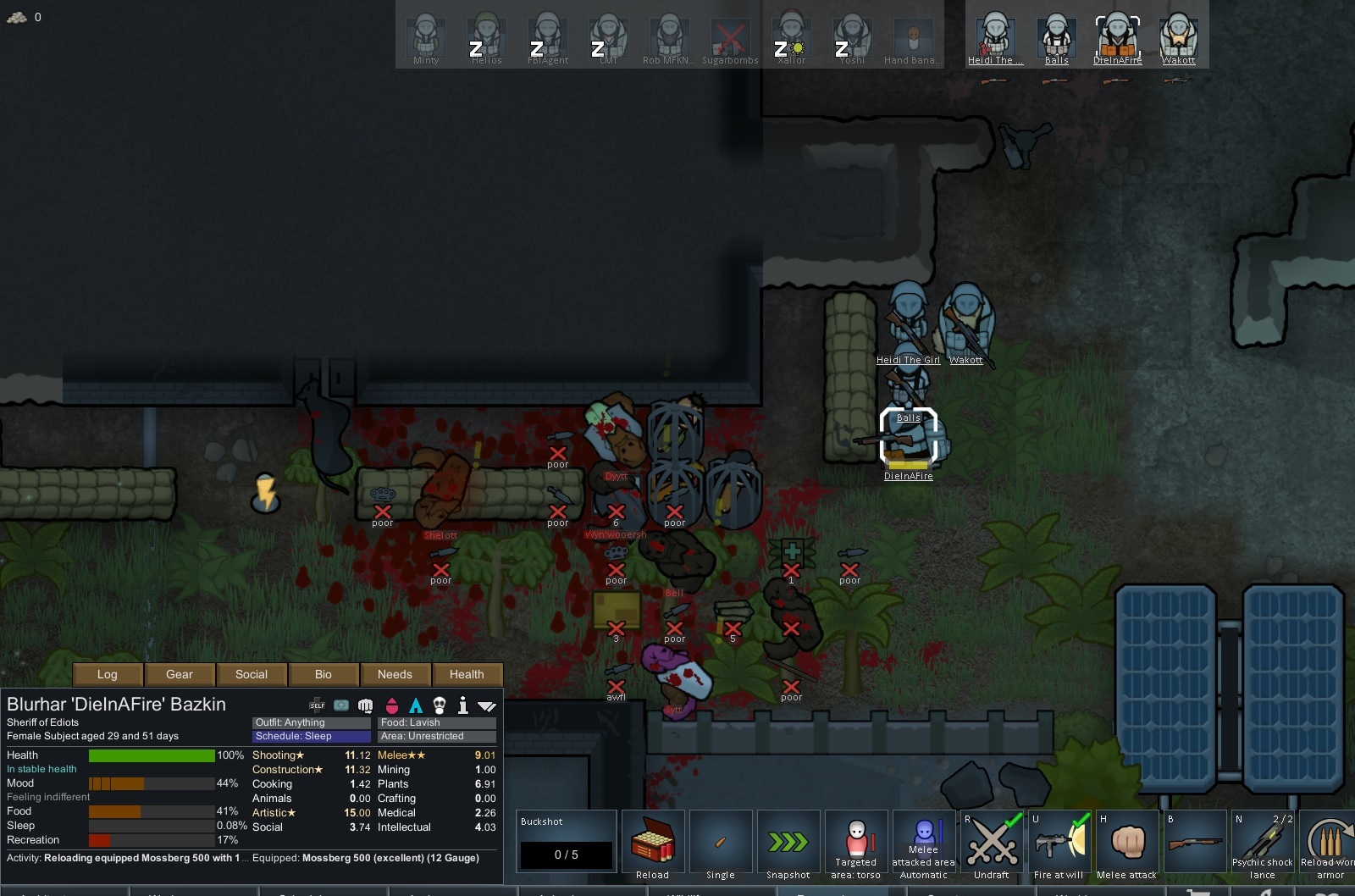Viewport: 1355px width, 896px height.
Task: Select the Sugarbombs colonist portrait
Action: 730,37
